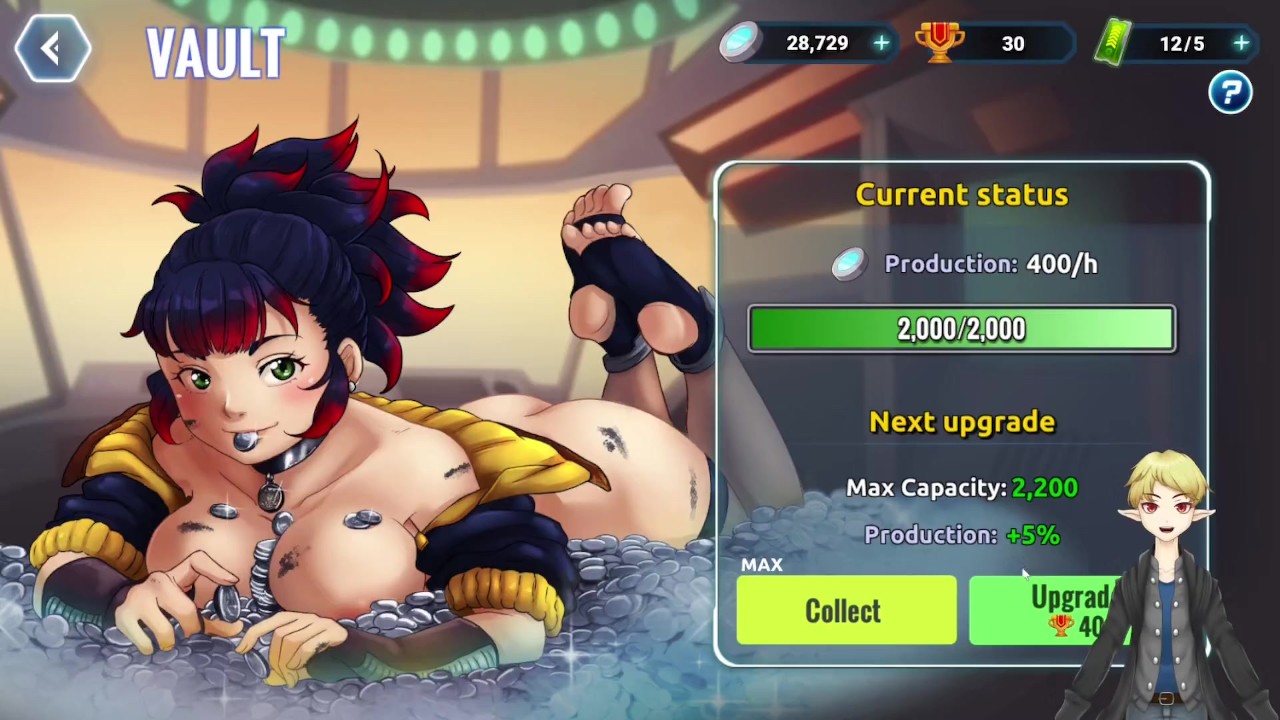Add green tickets with plus button
This screenshot has width=1280, height=720.
tap(1241, 44)
